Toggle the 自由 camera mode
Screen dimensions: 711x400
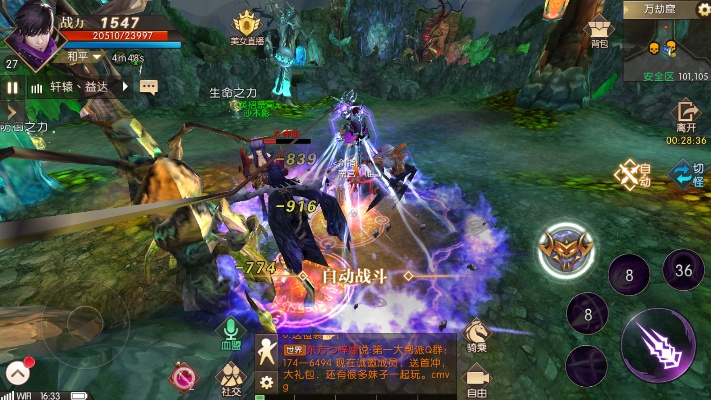click(x=477, y=378)
